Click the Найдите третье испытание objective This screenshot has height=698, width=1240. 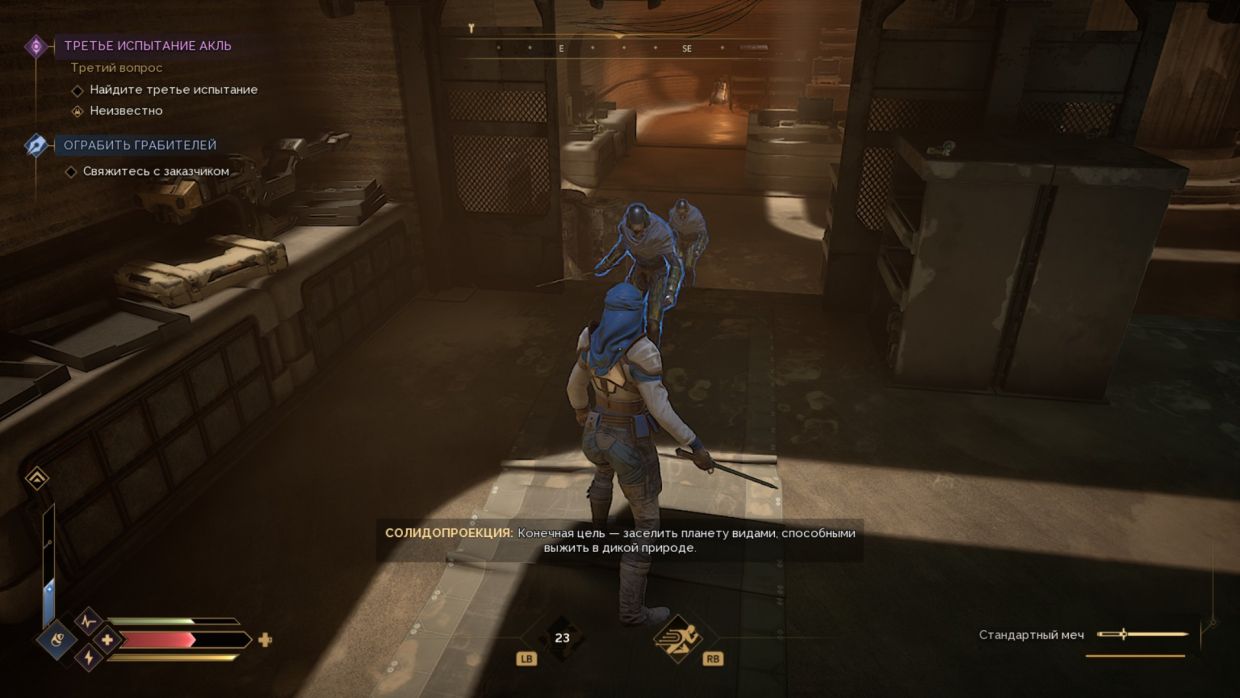tap(173, 90)
